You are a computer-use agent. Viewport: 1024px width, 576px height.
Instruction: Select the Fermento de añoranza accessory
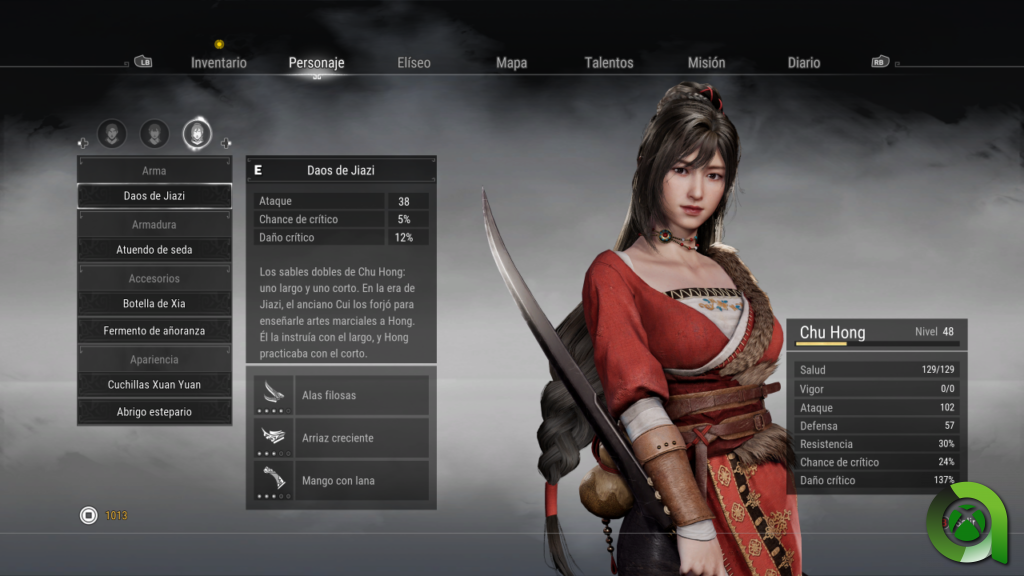154,331
